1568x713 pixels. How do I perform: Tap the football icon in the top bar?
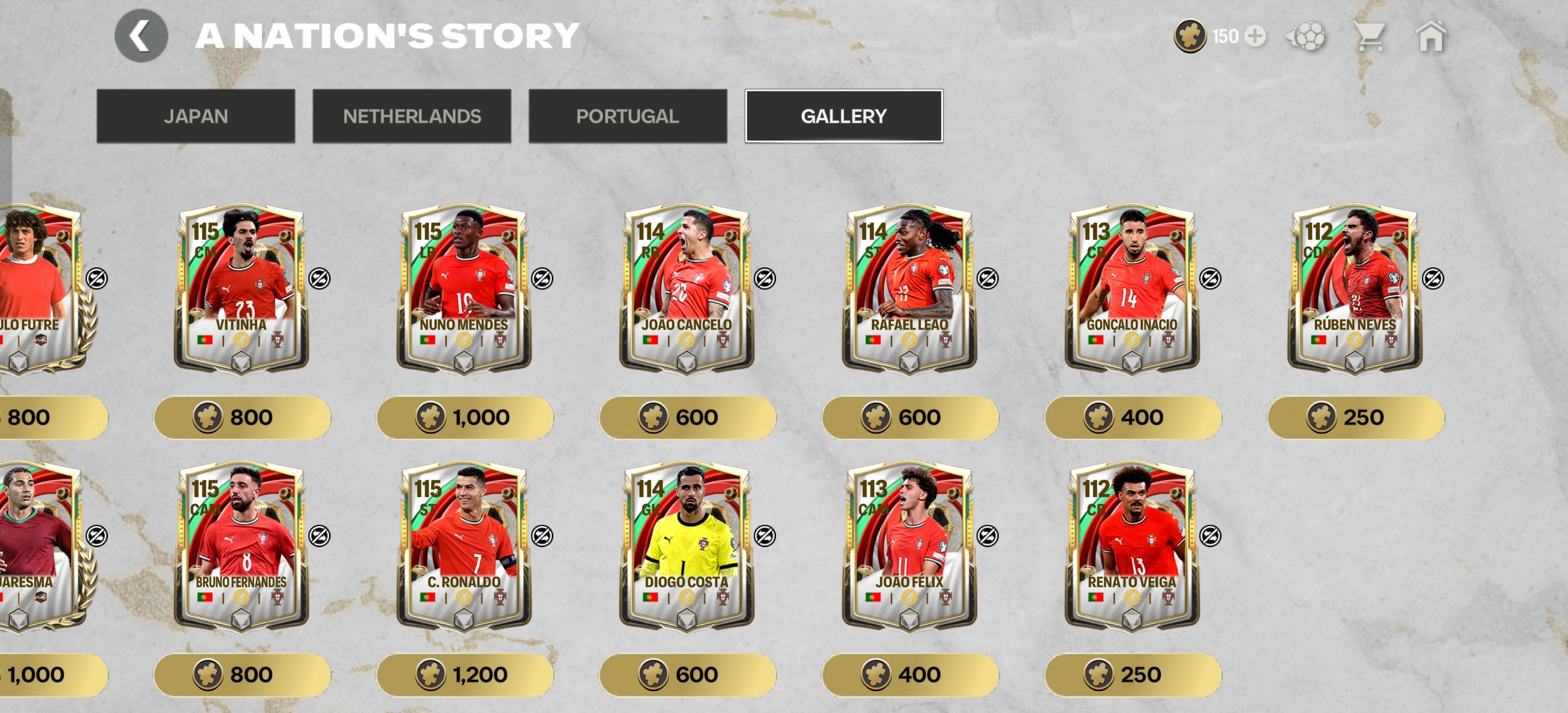[x=1306, y=37]
